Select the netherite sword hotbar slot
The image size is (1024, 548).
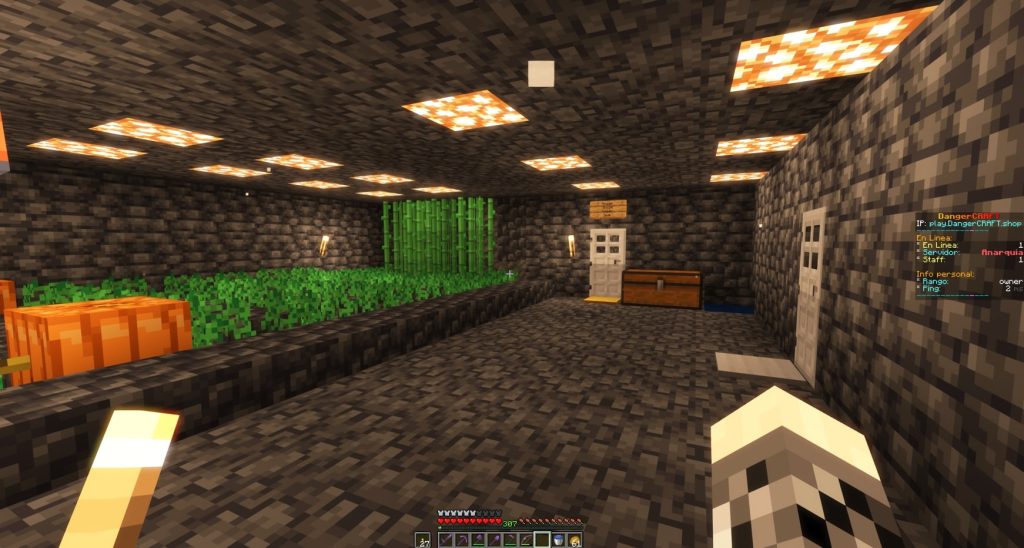[446, 540]
